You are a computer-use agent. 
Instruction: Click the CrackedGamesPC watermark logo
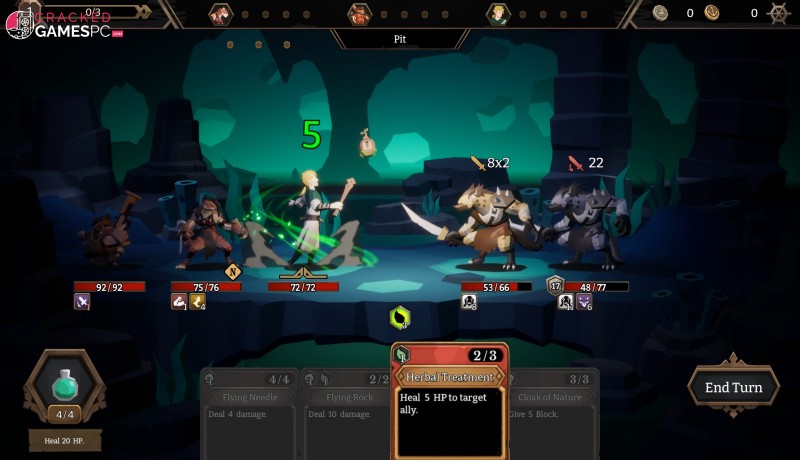(x=62, y=25)
